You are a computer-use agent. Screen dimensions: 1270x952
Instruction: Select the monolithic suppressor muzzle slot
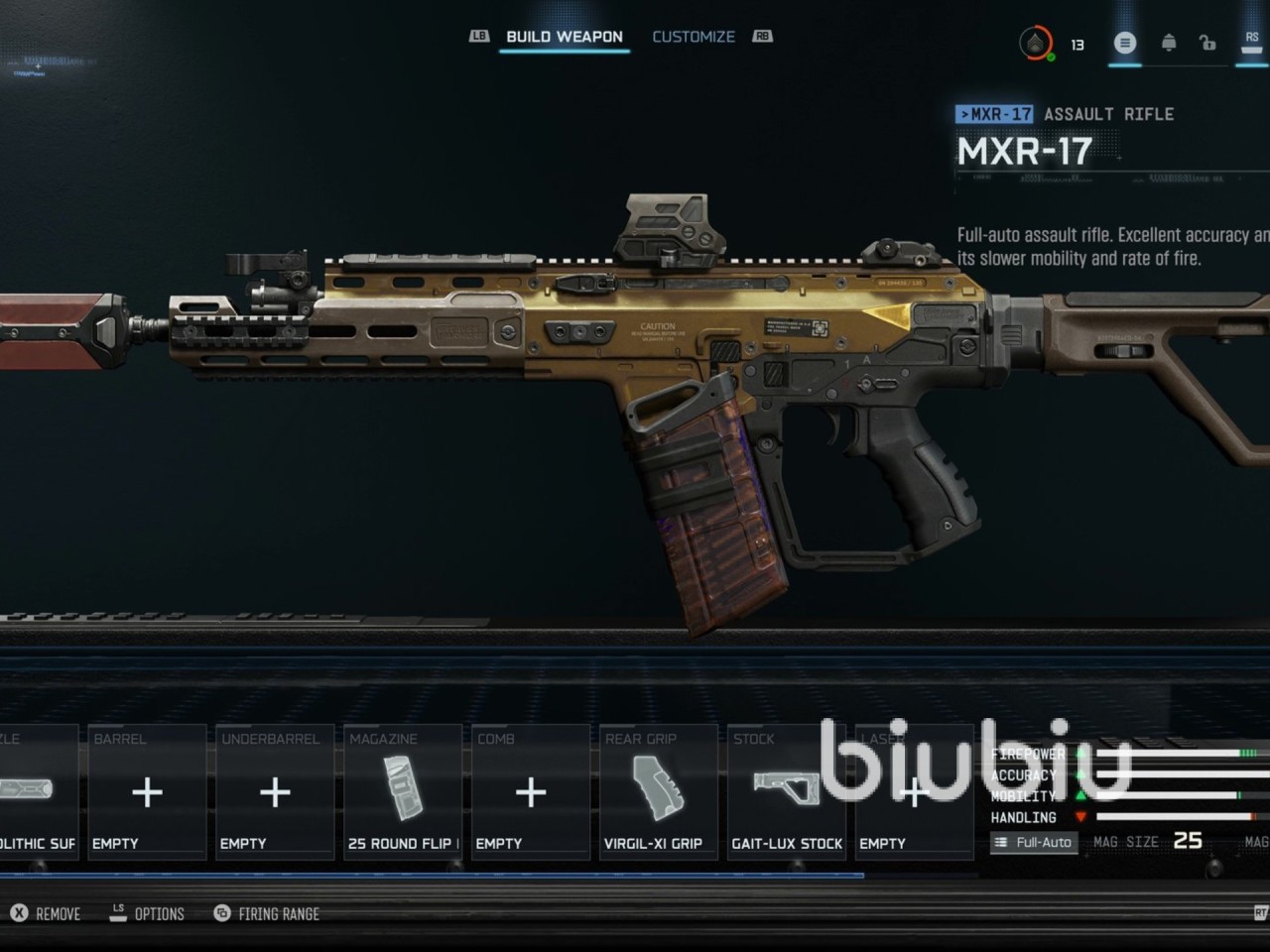pos(37,792)
